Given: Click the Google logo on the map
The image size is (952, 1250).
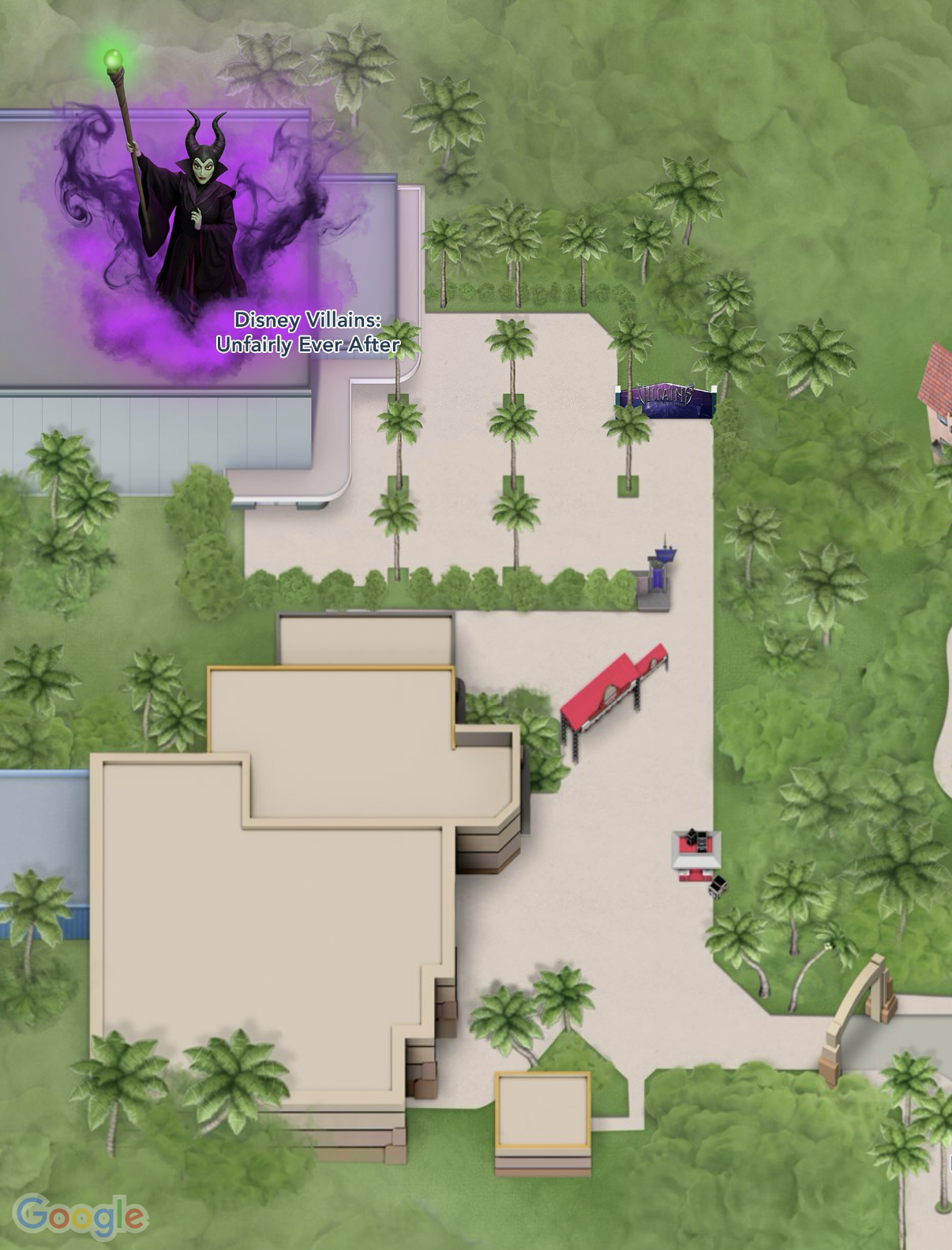Looking at the screenshot, I should pyautogui.click(x=80, y=1215).
